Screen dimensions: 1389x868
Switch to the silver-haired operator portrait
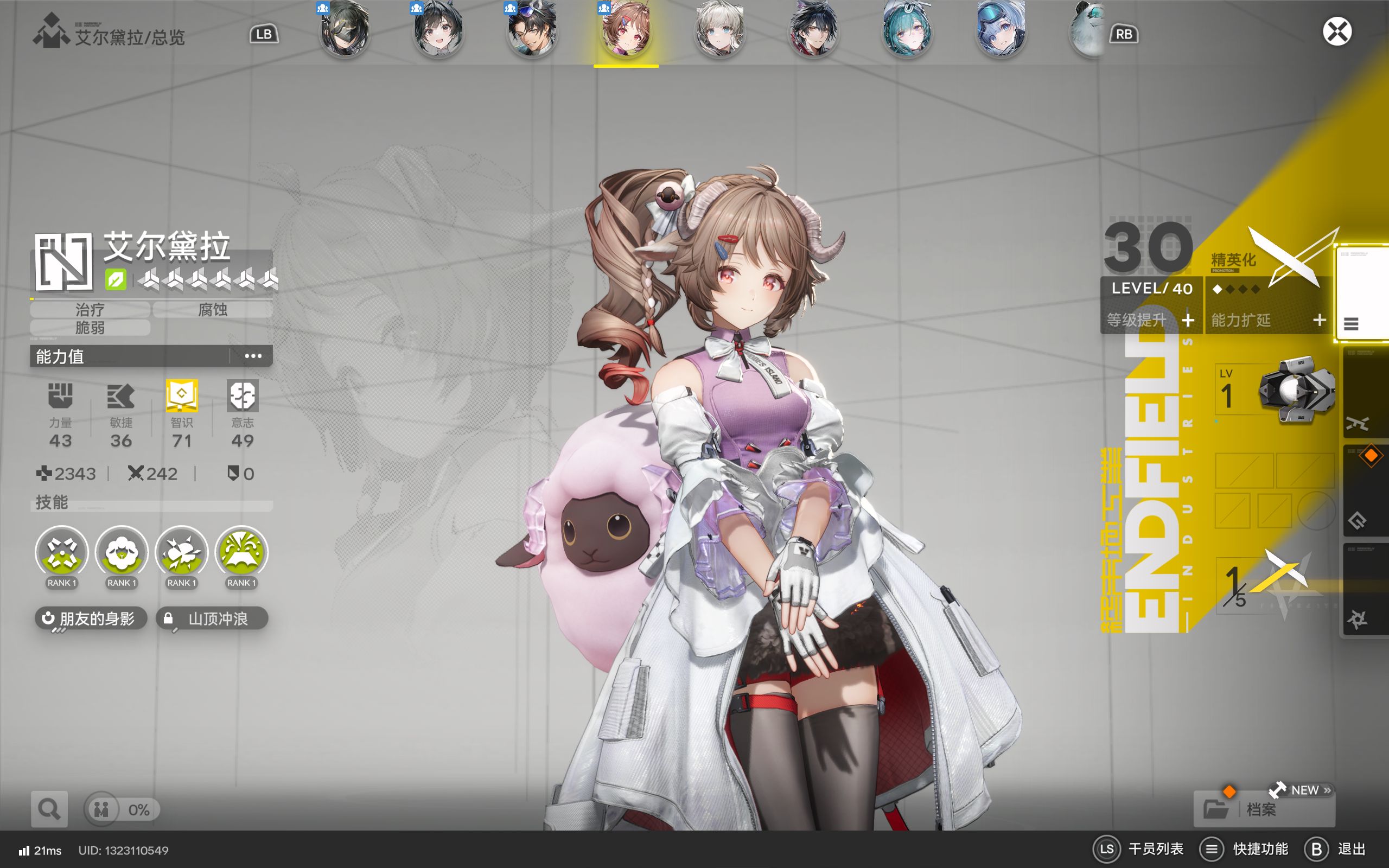pyautogui.click(x=719, y=30)
